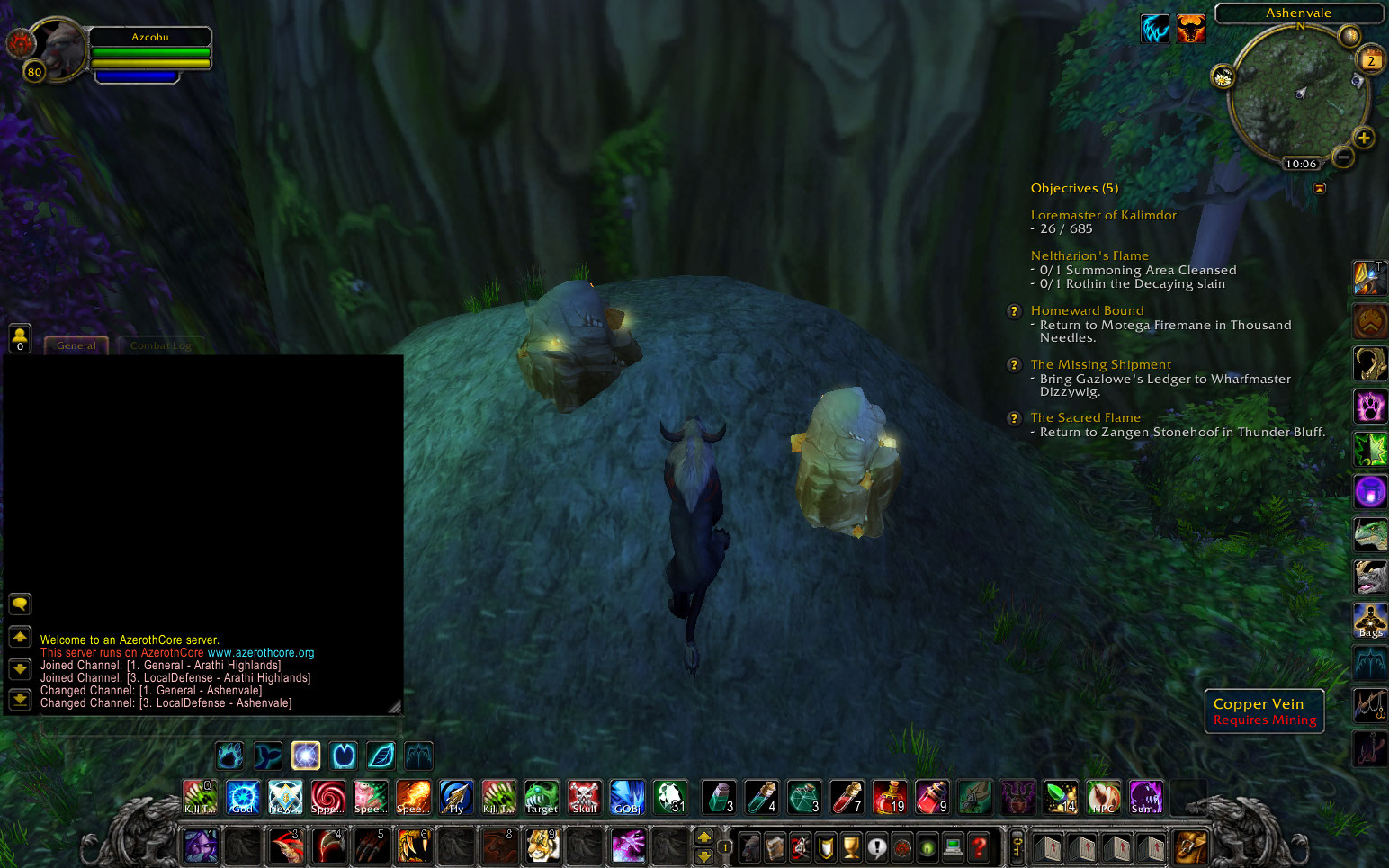The image size is (1389, 868).
Task: Open the backpack at the bottom right
Action: pyautogui.click(x=1193, y=846)
